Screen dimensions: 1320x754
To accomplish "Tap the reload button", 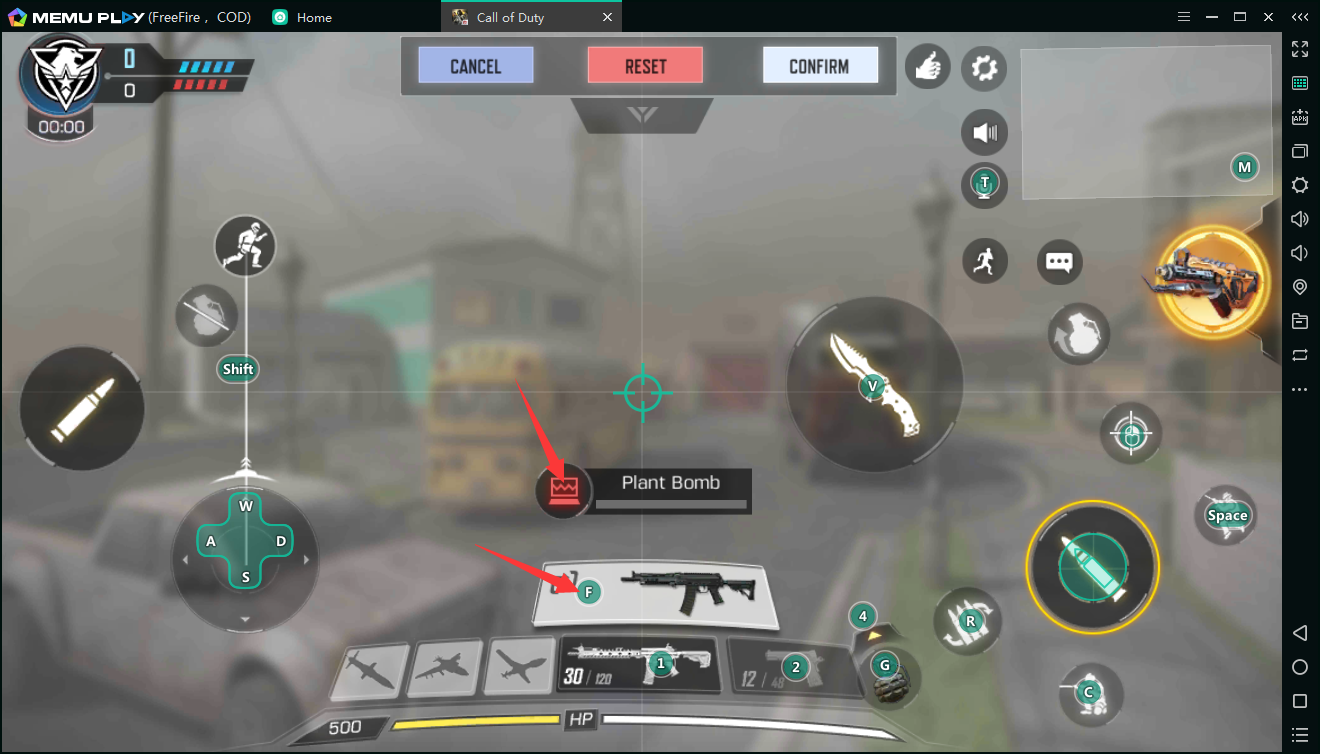I will [968, 621].
